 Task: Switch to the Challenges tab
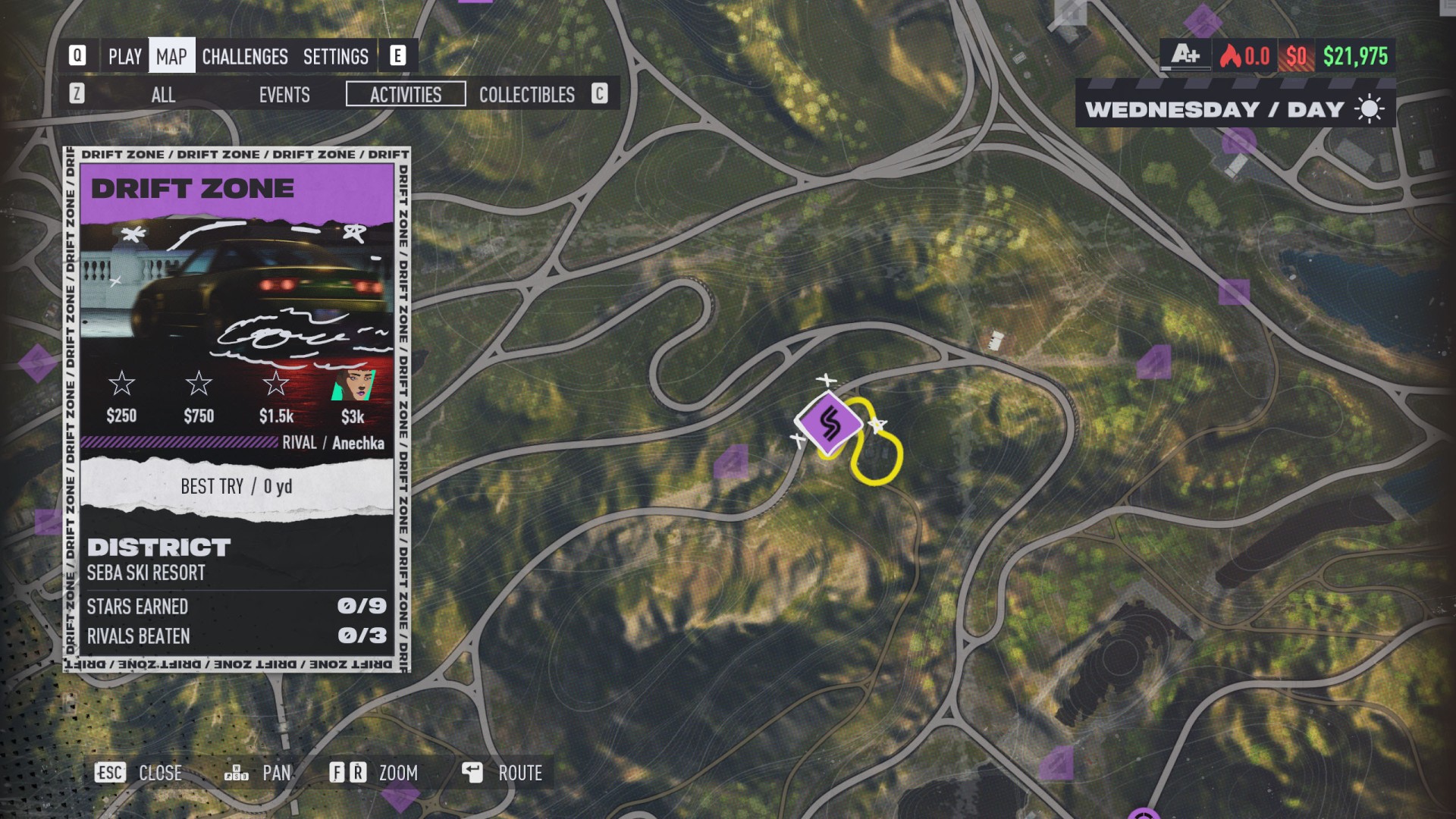coord(244,57)
